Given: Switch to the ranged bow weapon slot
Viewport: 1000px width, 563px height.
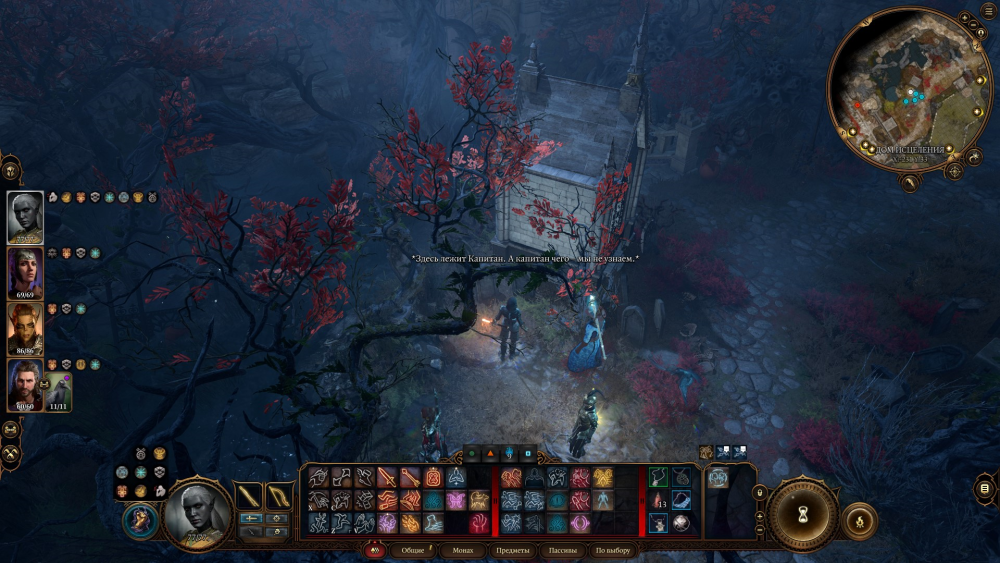Looking at the screenshot, I should 278,496.
